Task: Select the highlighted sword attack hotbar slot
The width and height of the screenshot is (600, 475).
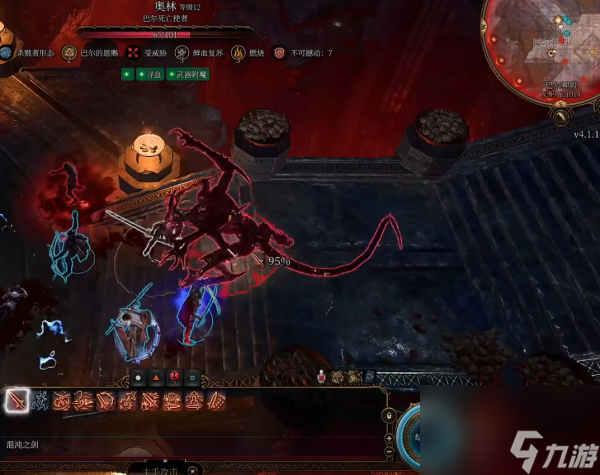Action: (17, 401)
